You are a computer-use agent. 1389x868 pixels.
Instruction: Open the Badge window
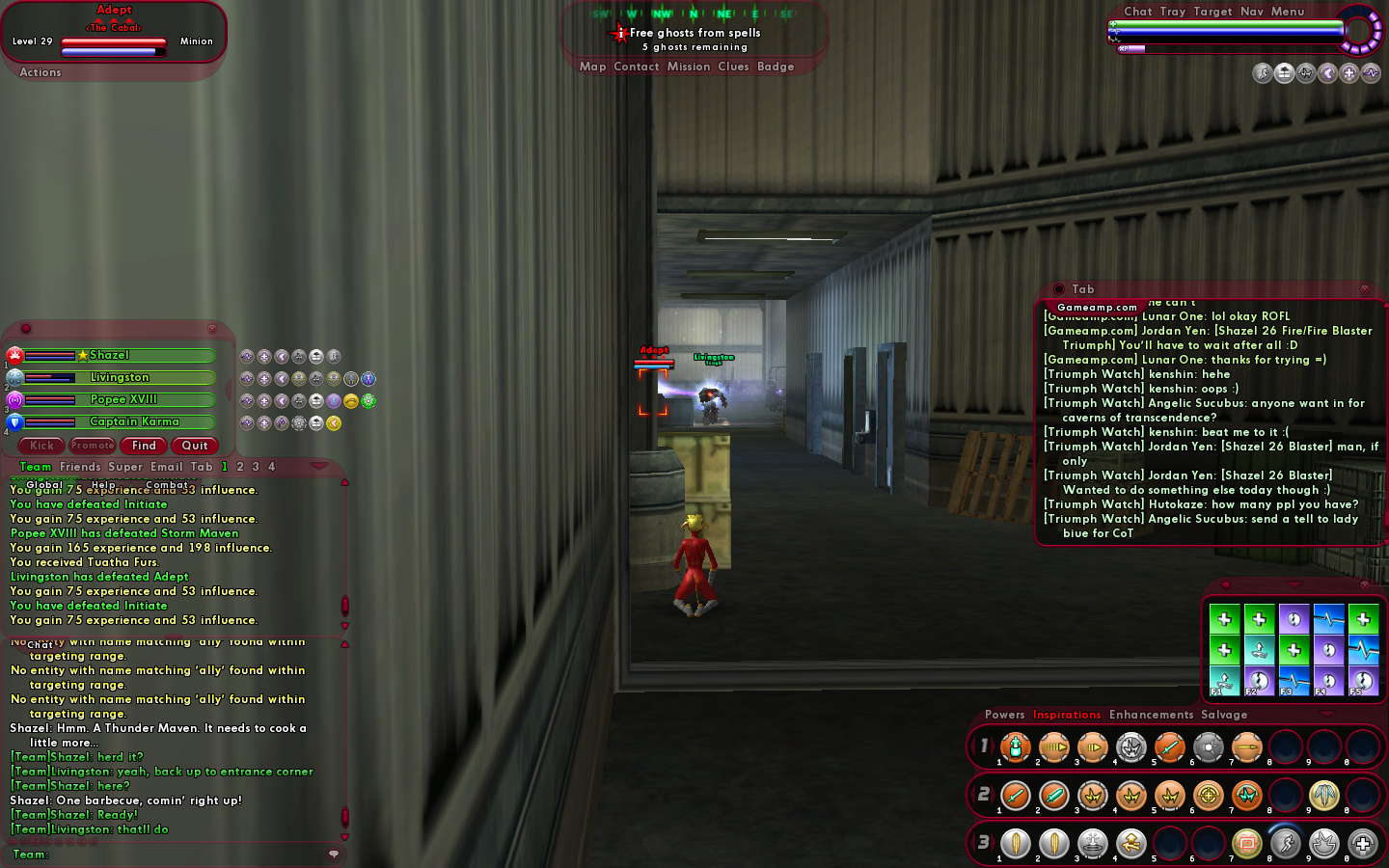[x=776, y=67]
